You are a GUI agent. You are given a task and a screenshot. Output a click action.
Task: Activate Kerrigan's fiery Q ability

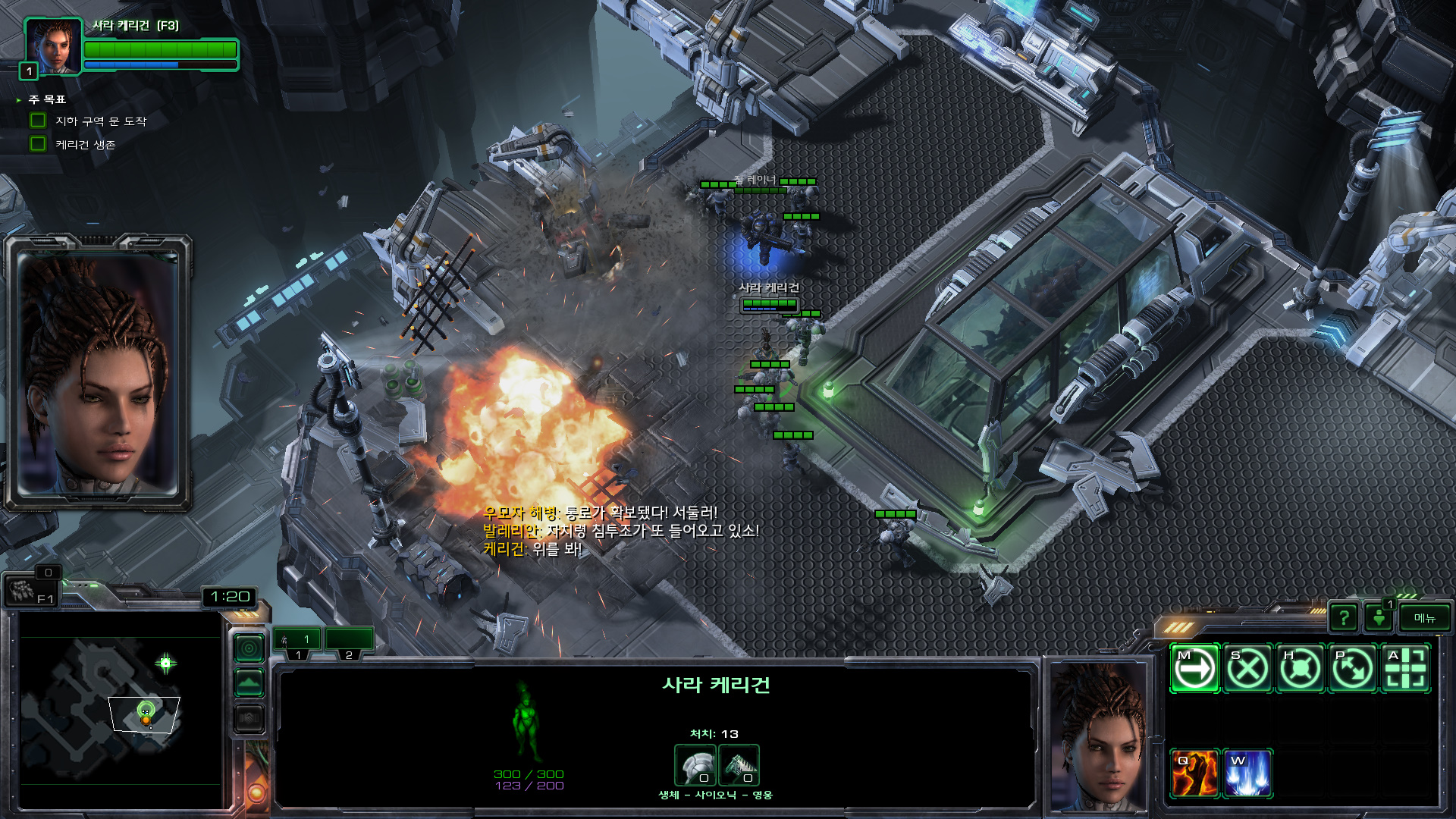[x=1194, y=773]
